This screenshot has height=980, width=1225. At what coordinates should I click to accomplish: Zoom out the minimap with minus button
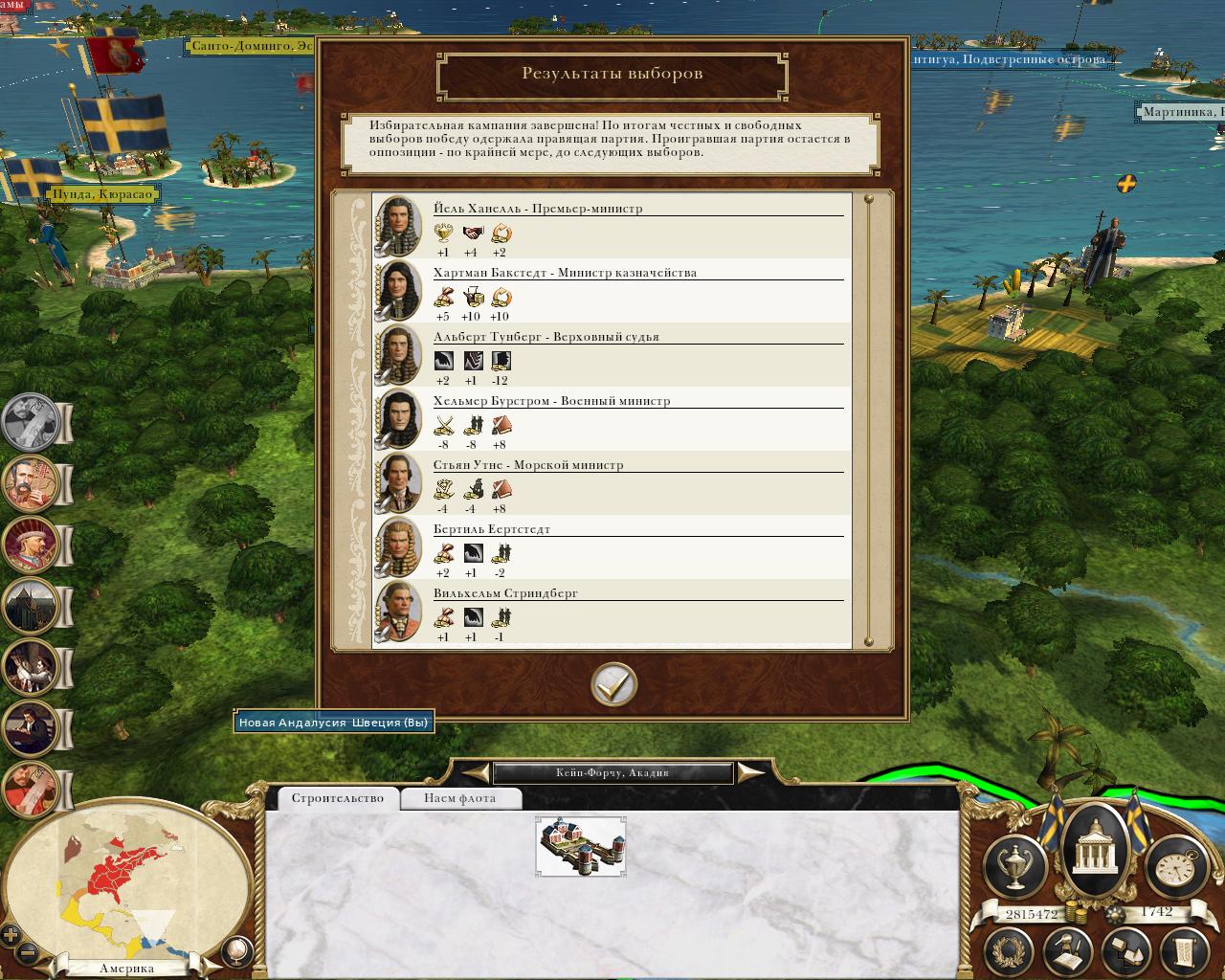pos(27,953)
